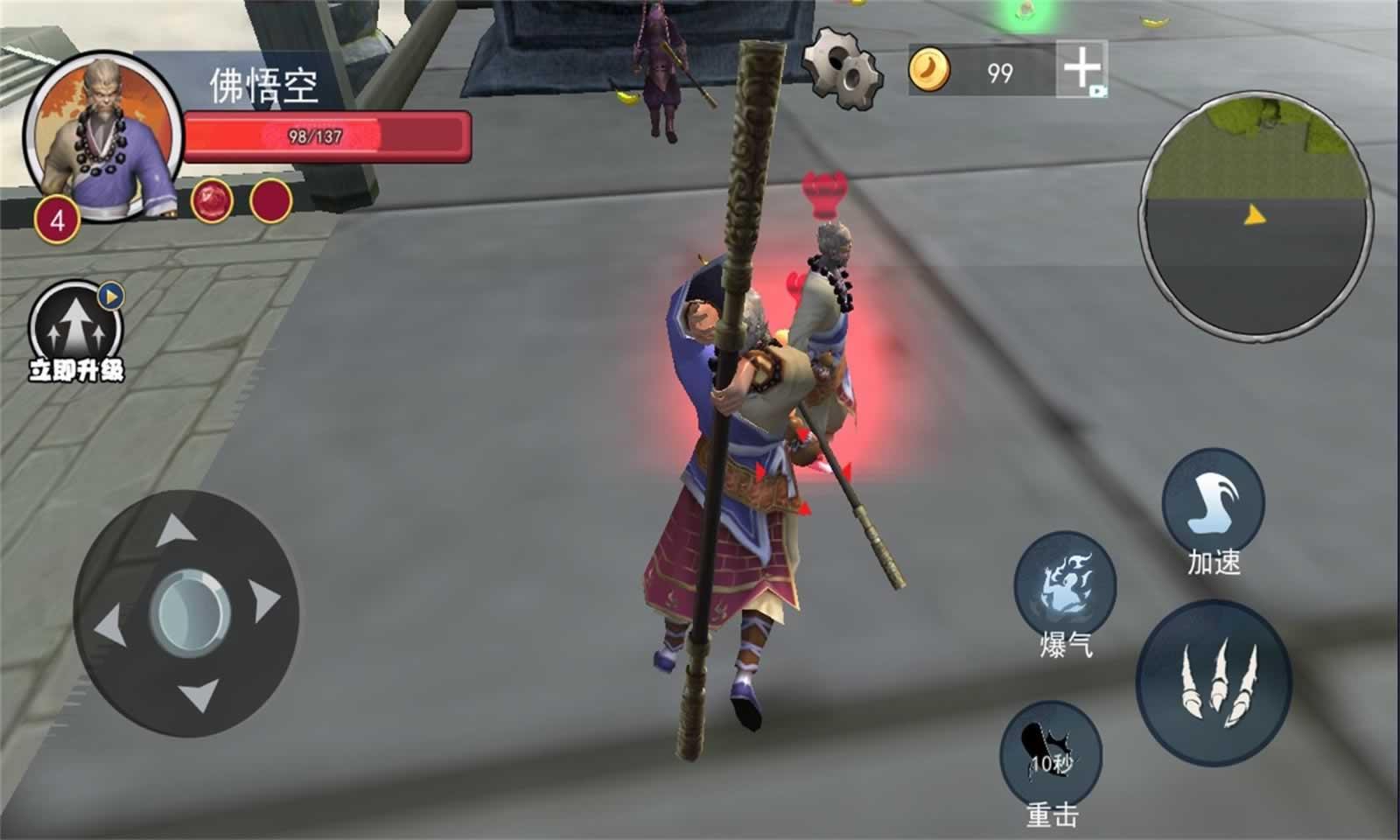1400x840 pixels.
Task: Tap the joystick's left arrow
Action: click(108, 625)
